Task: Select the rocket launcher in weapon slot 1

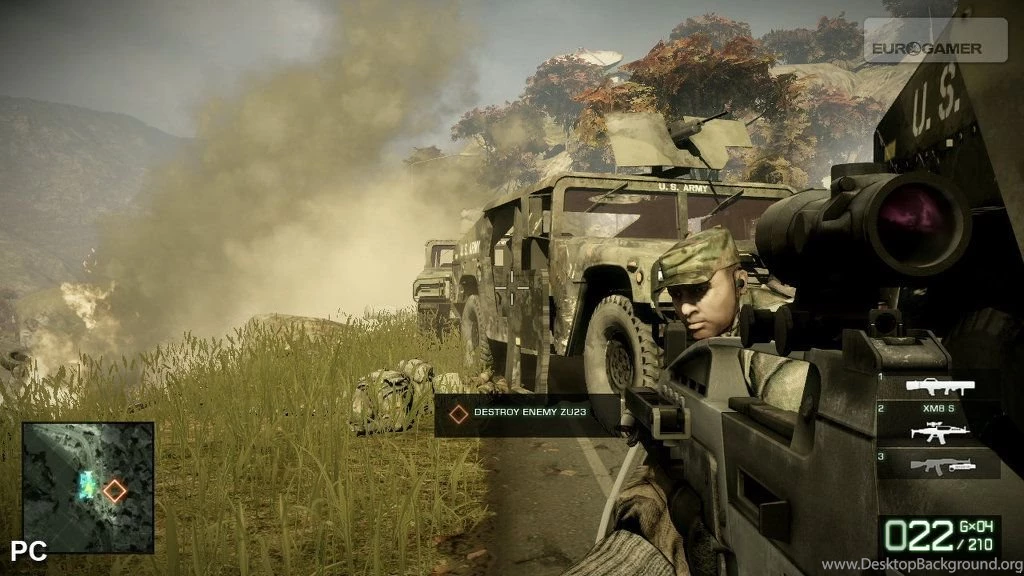Action: click(938, 386)
